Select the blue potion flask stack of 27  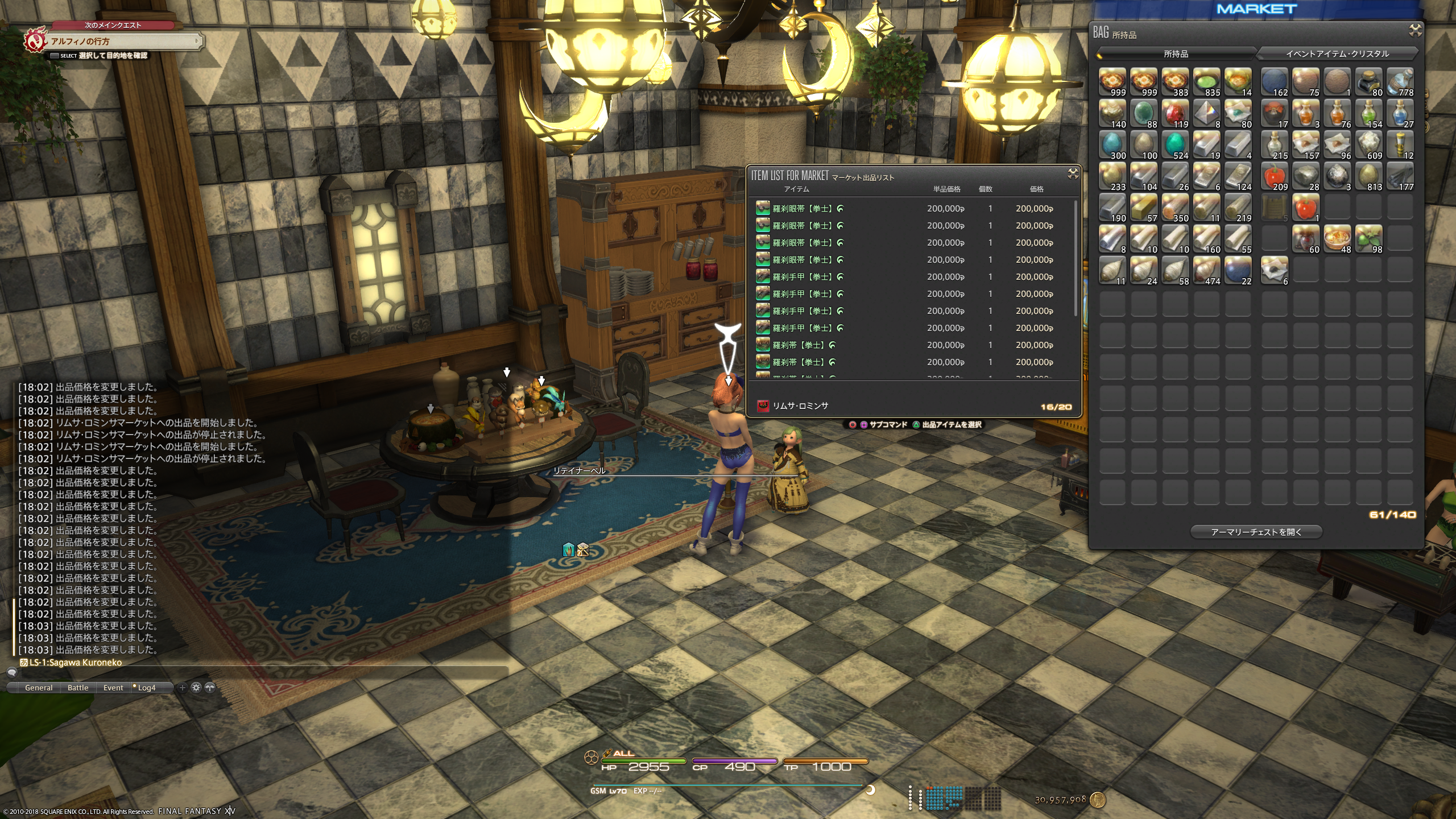tap(1400, 114)
